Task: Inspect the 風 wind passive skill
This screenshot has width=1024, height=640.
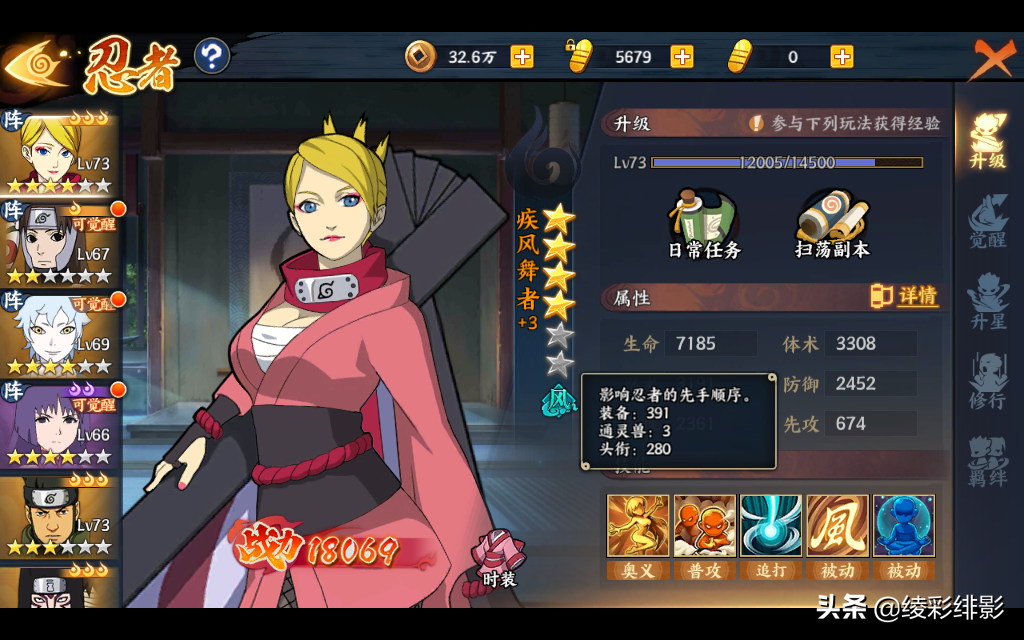Action: [x=838, y=526]
